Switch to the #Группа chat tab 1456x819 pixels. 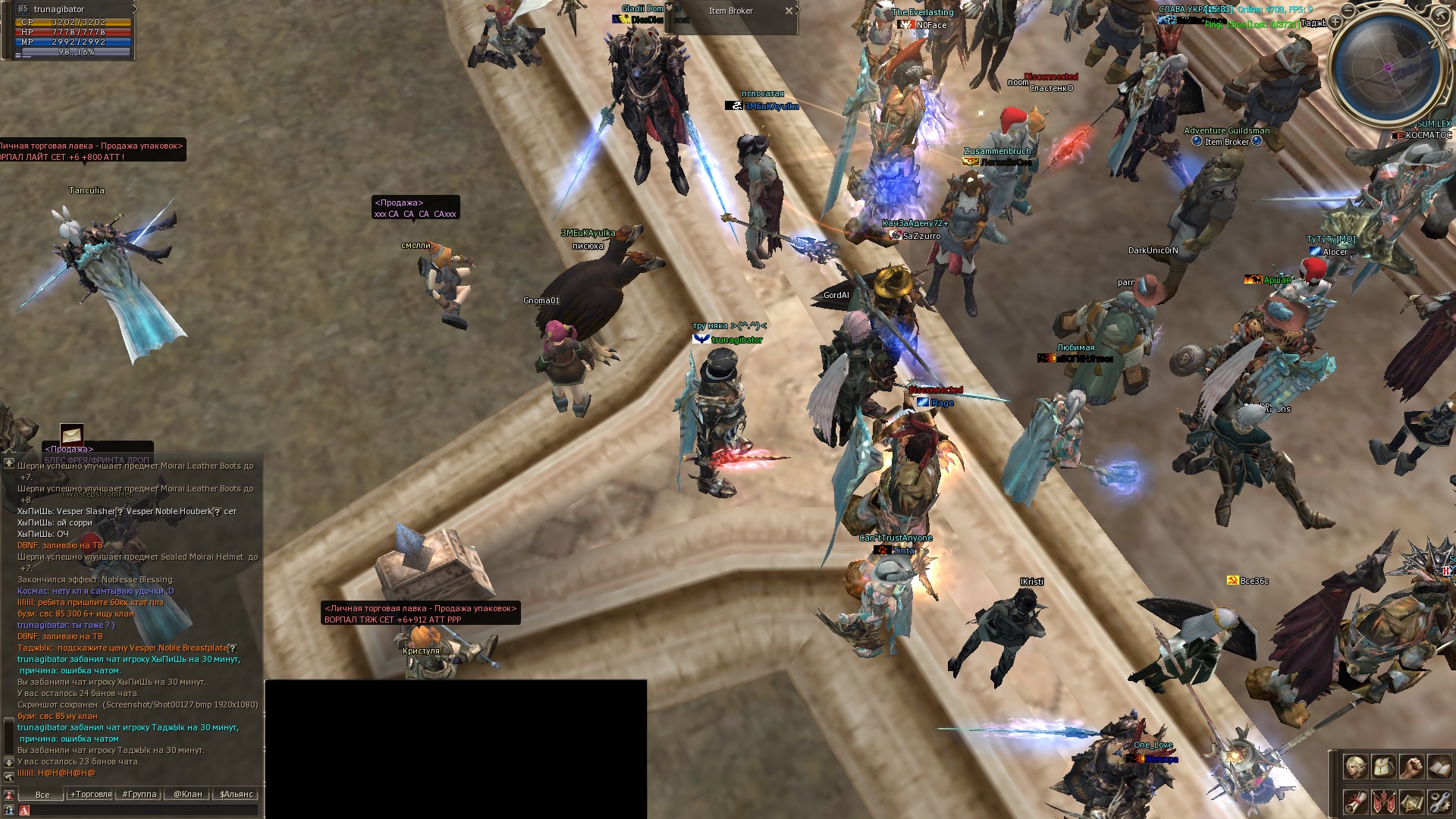click(140, 795)
